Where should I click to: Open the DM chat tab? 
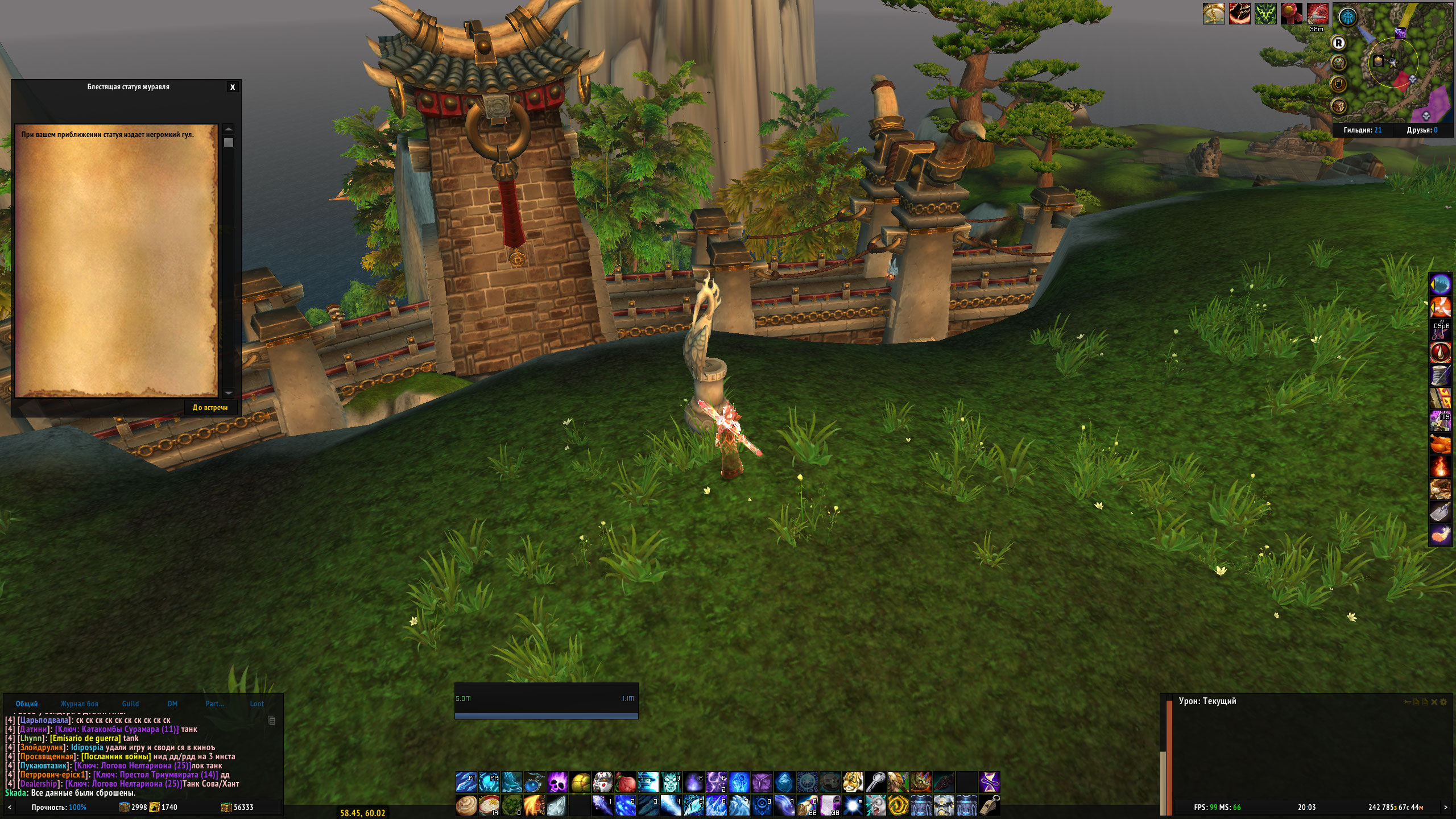172,704
